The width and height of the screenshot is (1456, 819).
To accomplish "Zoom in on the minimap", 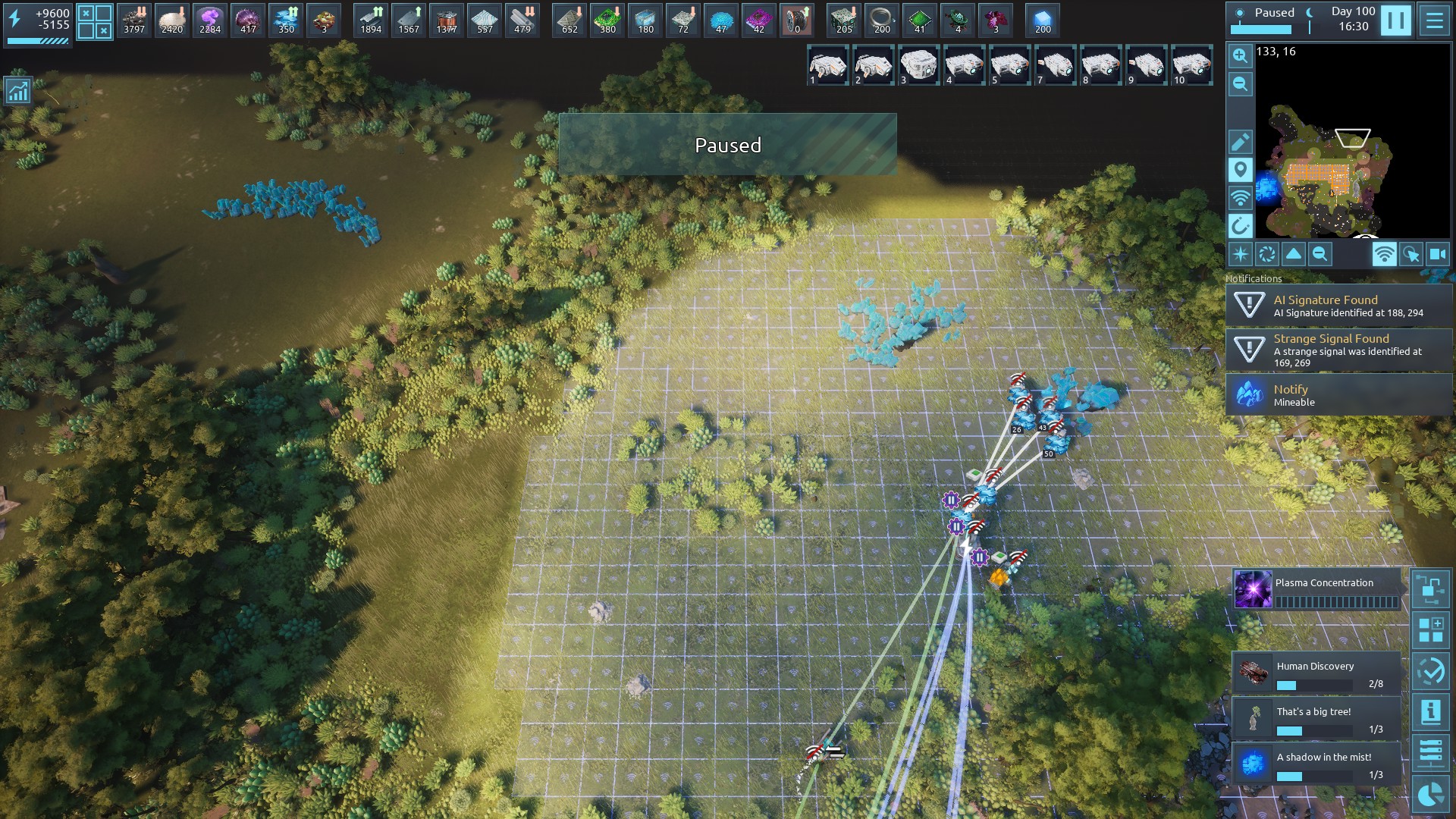I will pyautogui.click(x=1240, y=55).
